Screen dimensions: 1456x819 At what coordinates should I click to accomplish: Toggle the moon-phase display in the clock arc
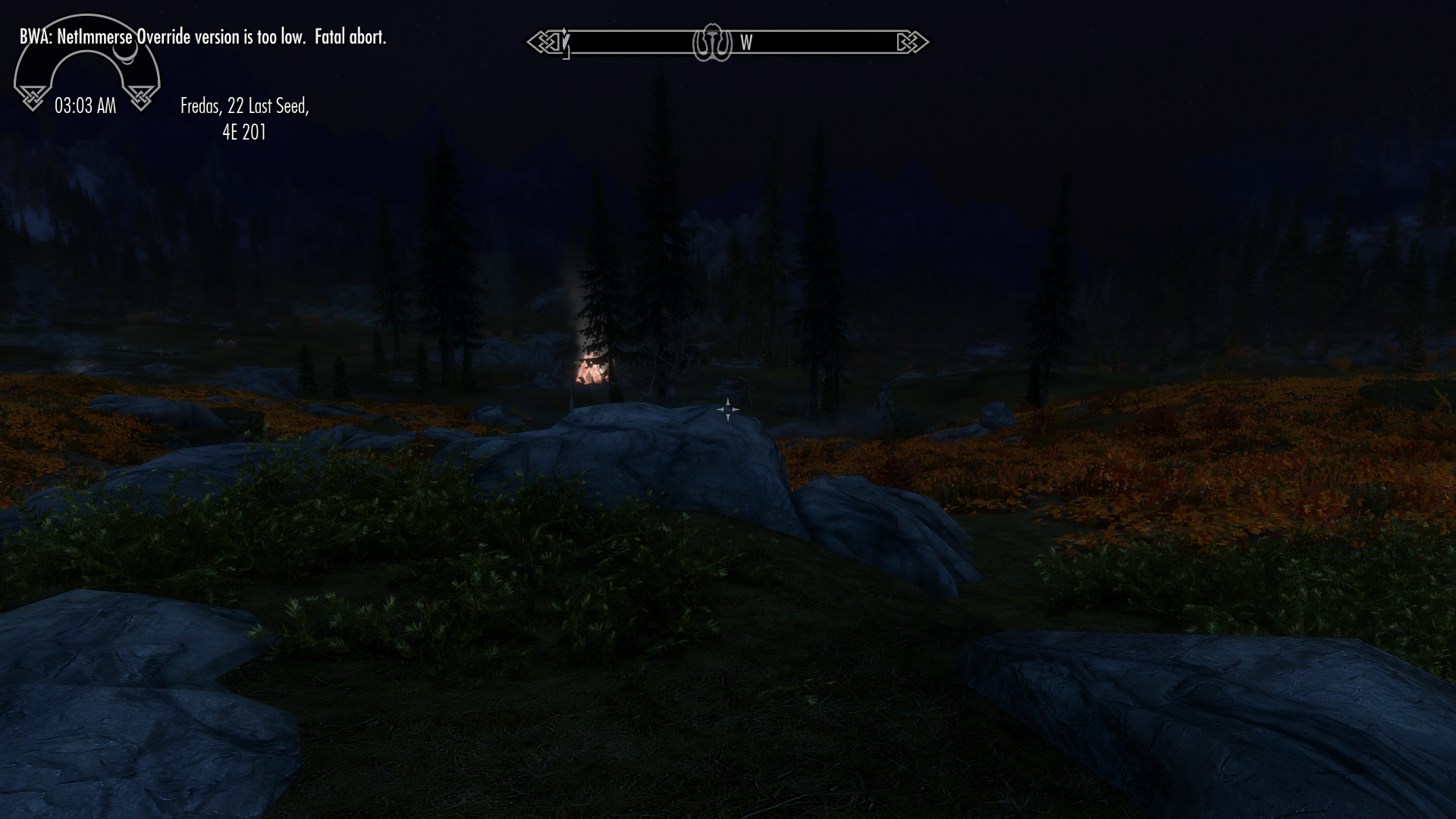pyautogui.click(x=126, y=55)
